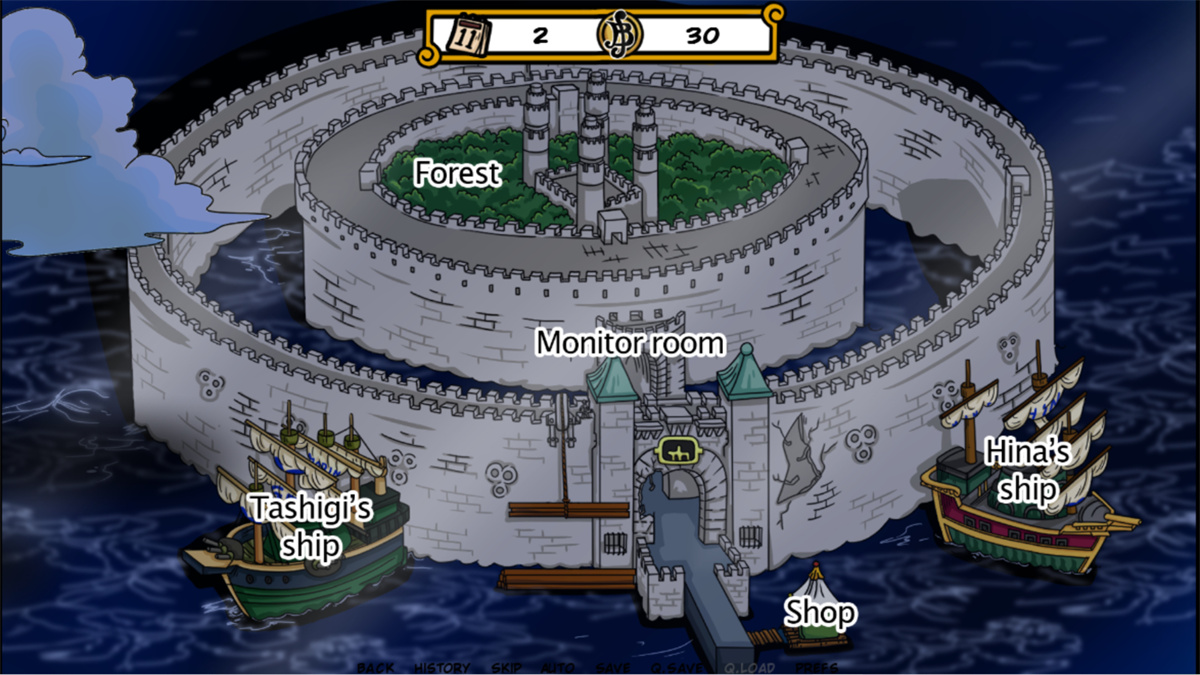Open the dialogue History

pyautogui.click(x=441, y=667)
